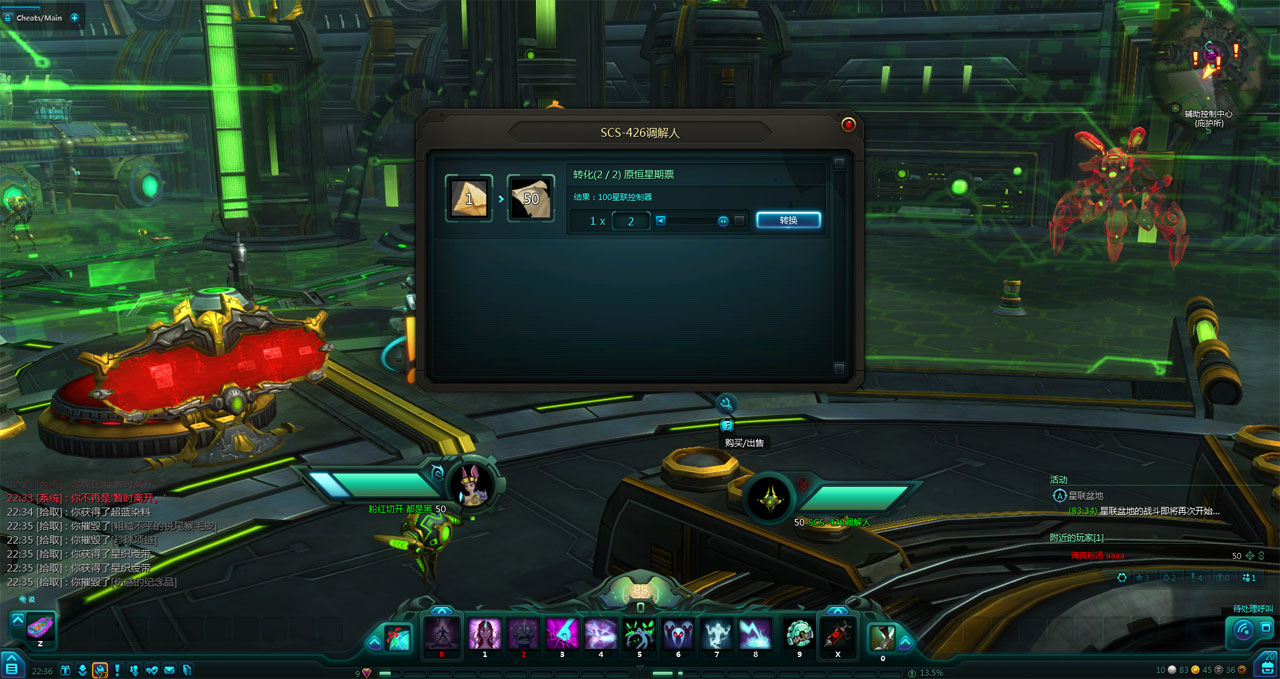Activate the green-eyed creature ability on slot 5
The image size is (1280, 679).
(638, 634)
